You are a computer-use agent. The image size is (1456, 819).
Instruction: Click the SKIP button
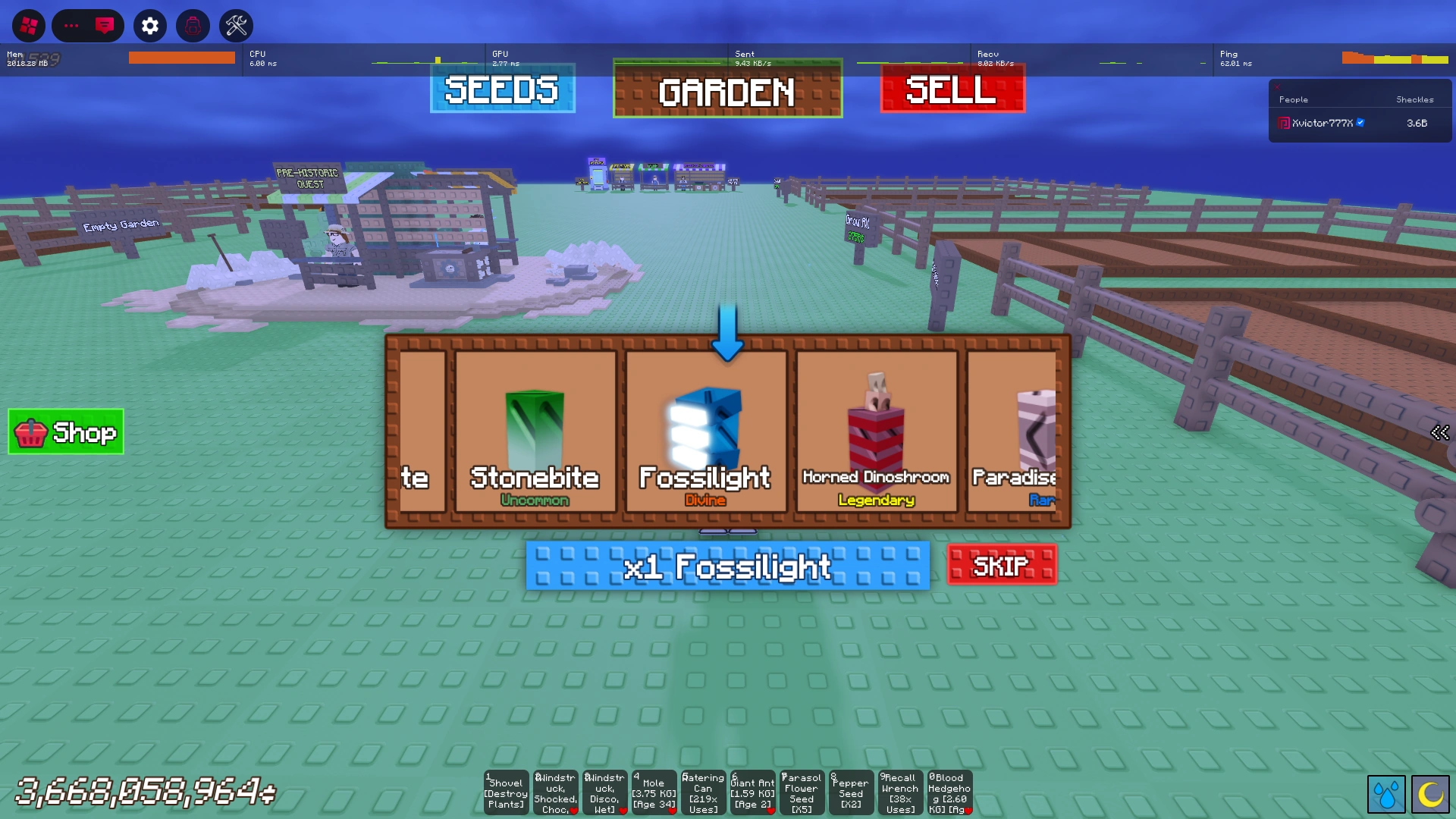(1000, 565)
